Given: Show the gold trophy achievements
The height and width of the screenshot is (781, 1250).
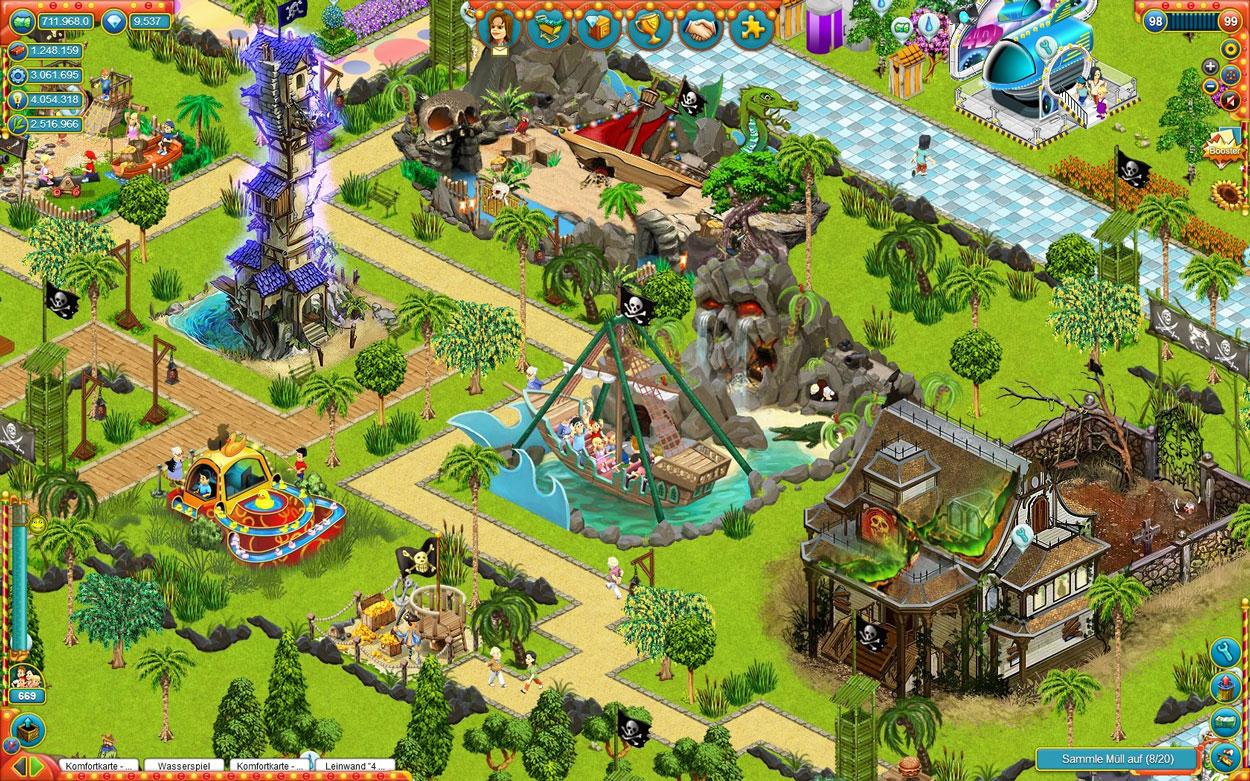Looking at the screenshot, I should (x=650, y=28).
